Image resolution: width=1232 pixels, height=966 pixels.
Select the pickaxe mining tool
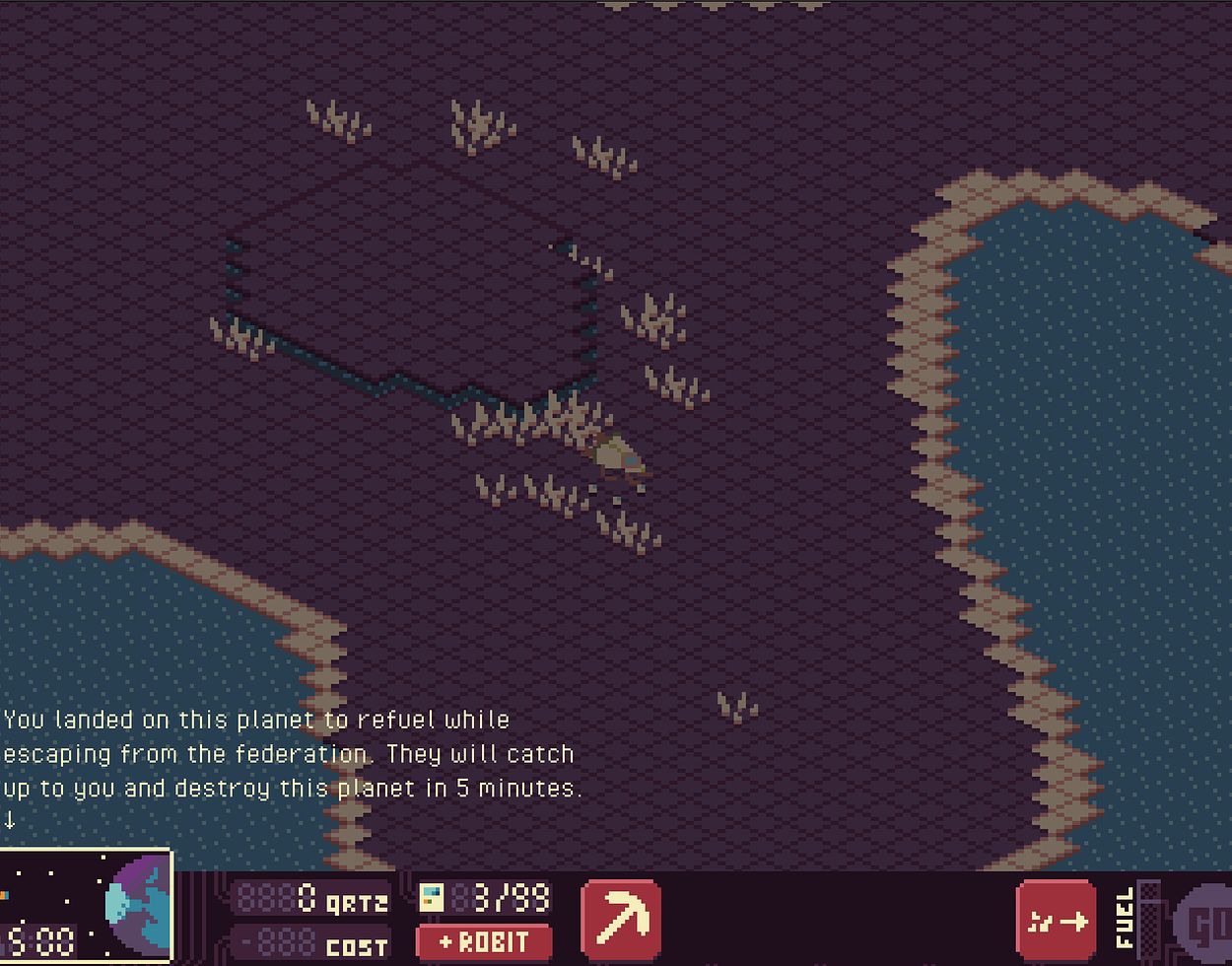point(621,919)
